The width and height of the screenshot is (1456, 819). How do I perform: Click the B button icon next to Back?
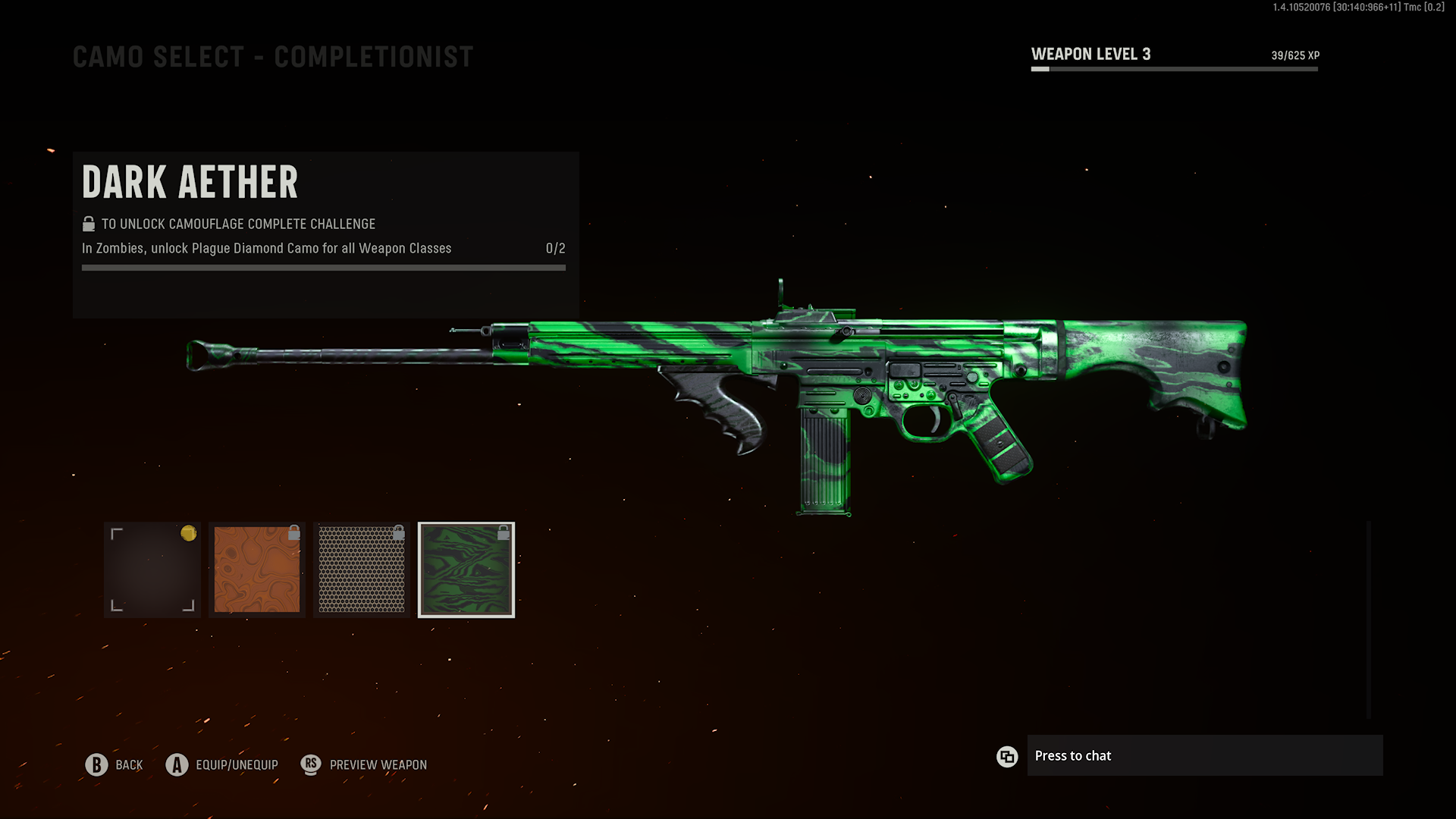[x=96, y=764]
